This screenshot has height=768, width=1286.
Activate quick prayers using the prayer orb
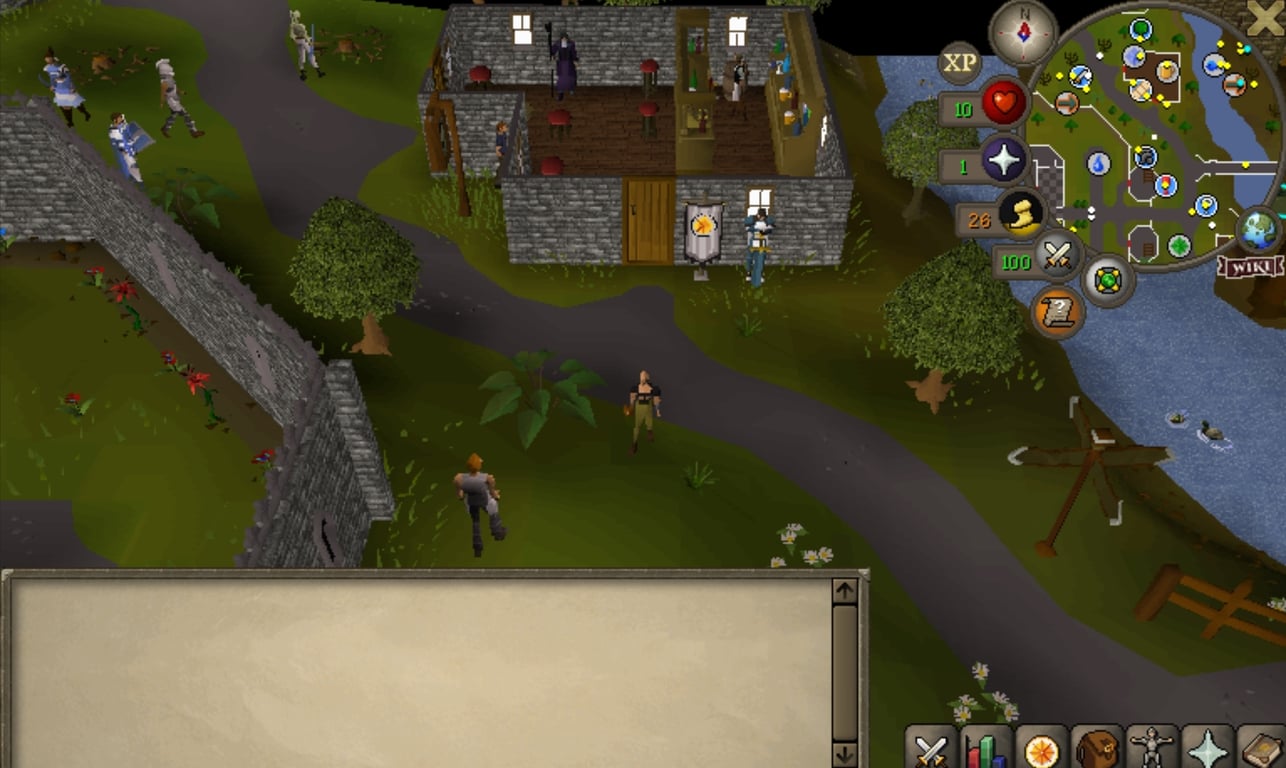coord(1005,162)
